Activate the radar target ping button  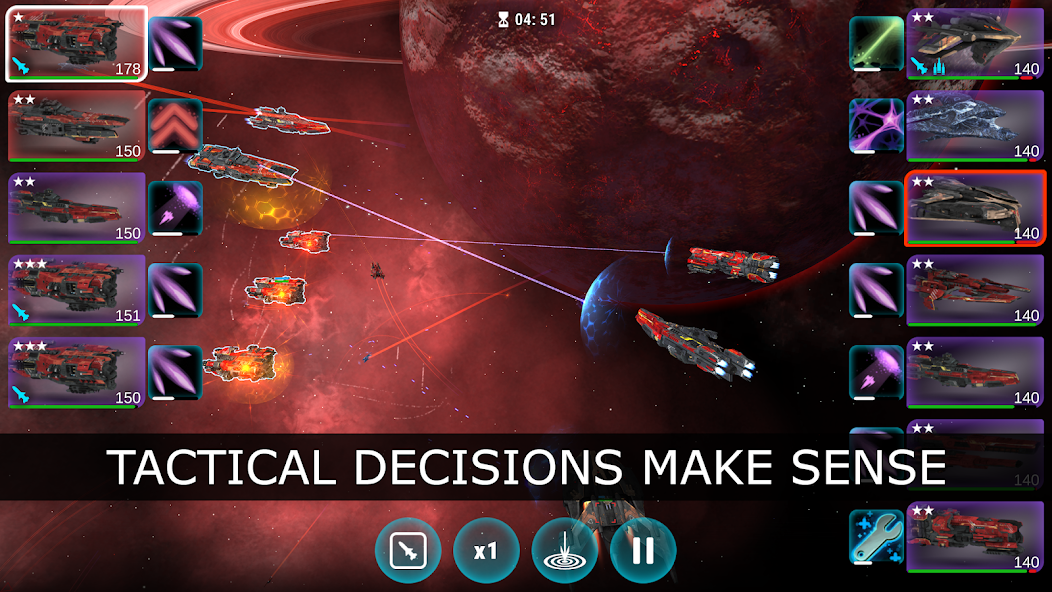pos(565,551)
